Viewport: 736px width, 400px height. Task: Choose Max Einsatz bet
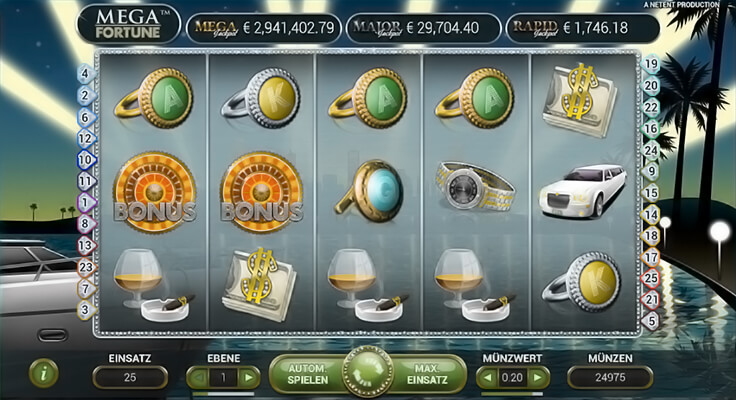click(428, 374)
